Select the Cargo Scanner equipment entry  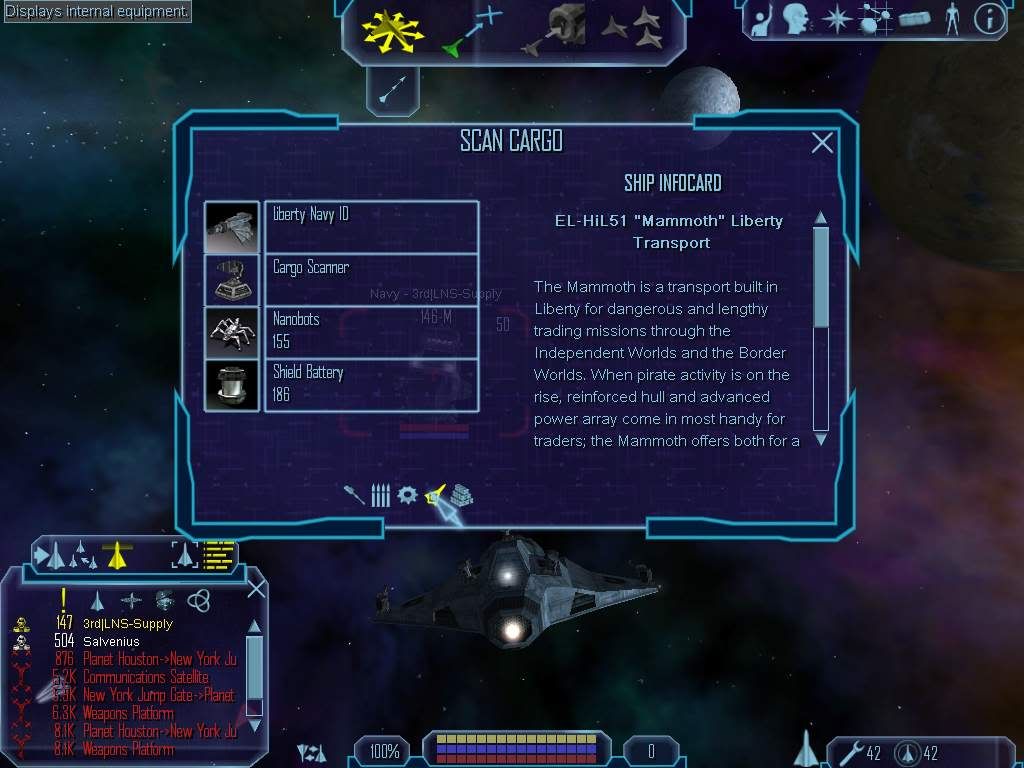[x=370, y=279]
